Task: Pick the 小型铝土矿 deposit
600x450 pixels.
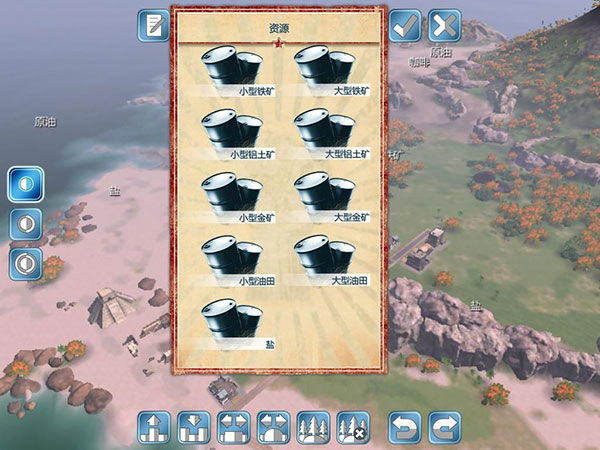Action: (232, 134)
